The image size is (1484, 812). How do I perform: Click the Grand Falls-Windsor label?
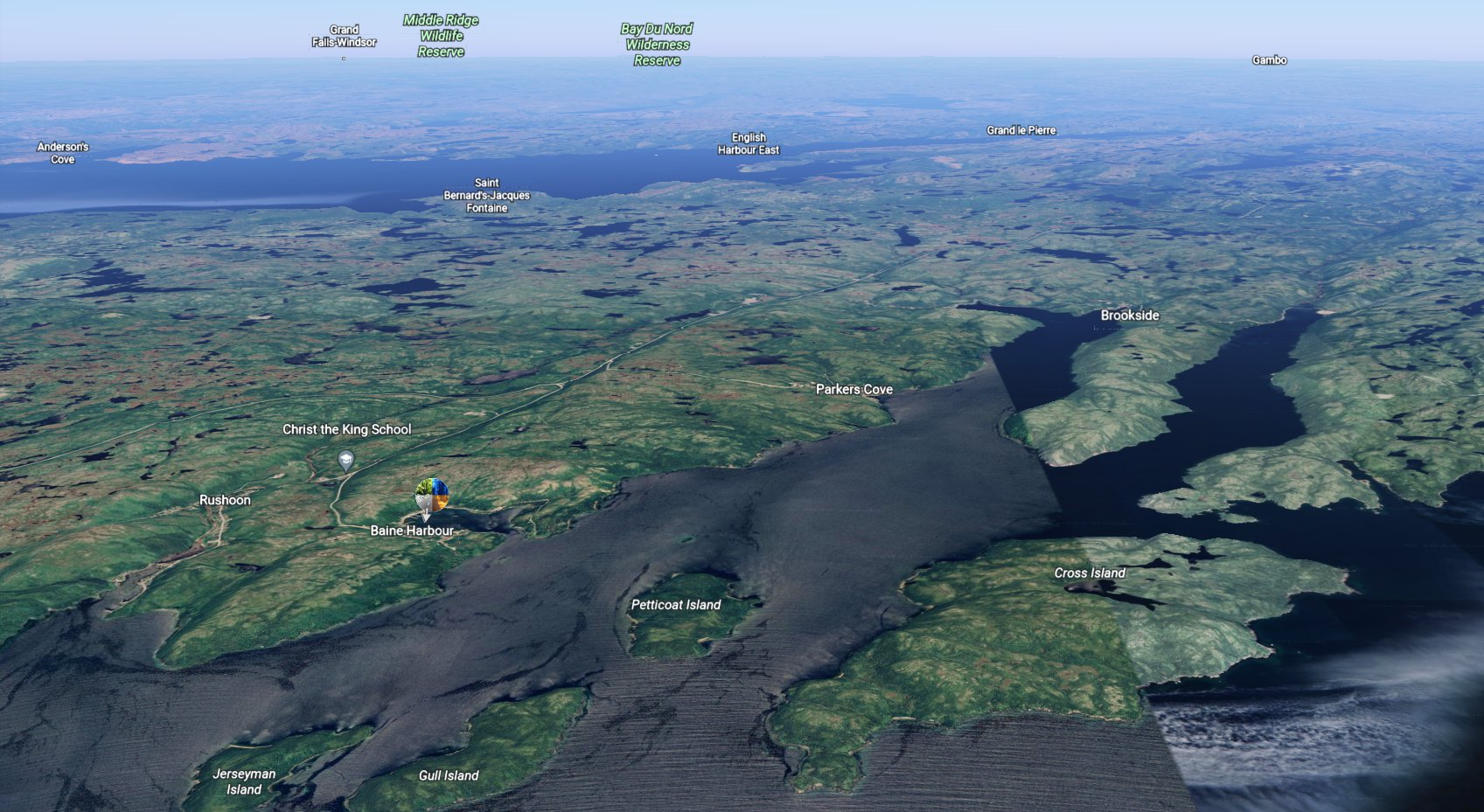(345, 36)
